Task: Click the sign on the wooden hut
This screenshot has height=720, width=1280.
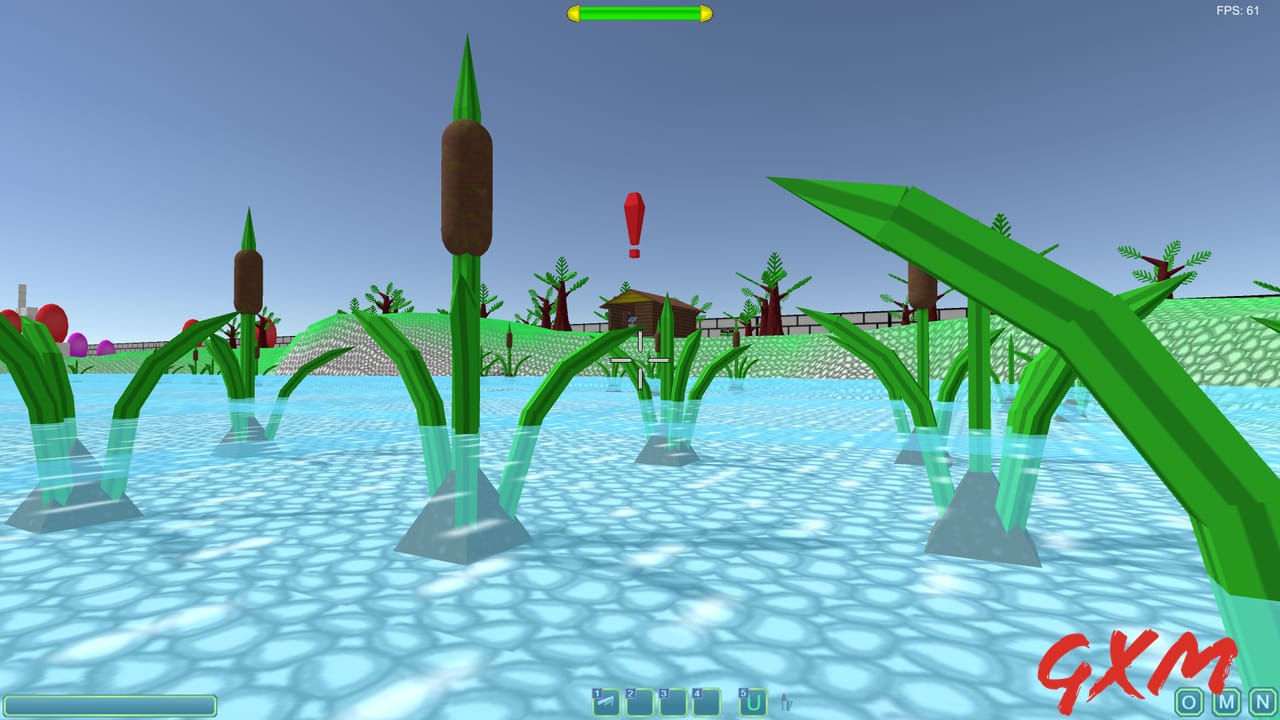Action: tap(631, 319)
